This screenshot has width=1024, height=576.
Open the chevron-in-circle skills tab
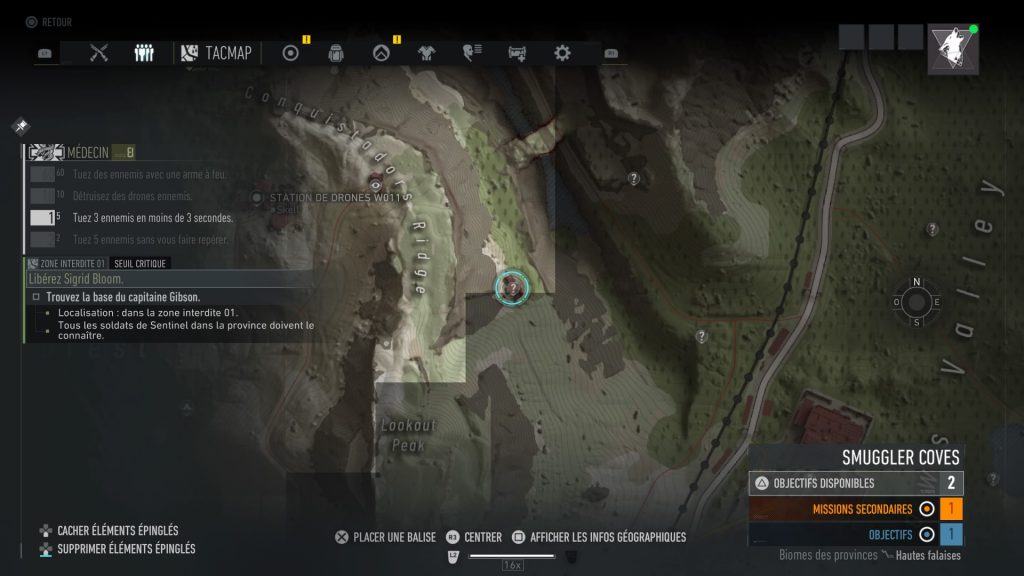tap(380, 53)
